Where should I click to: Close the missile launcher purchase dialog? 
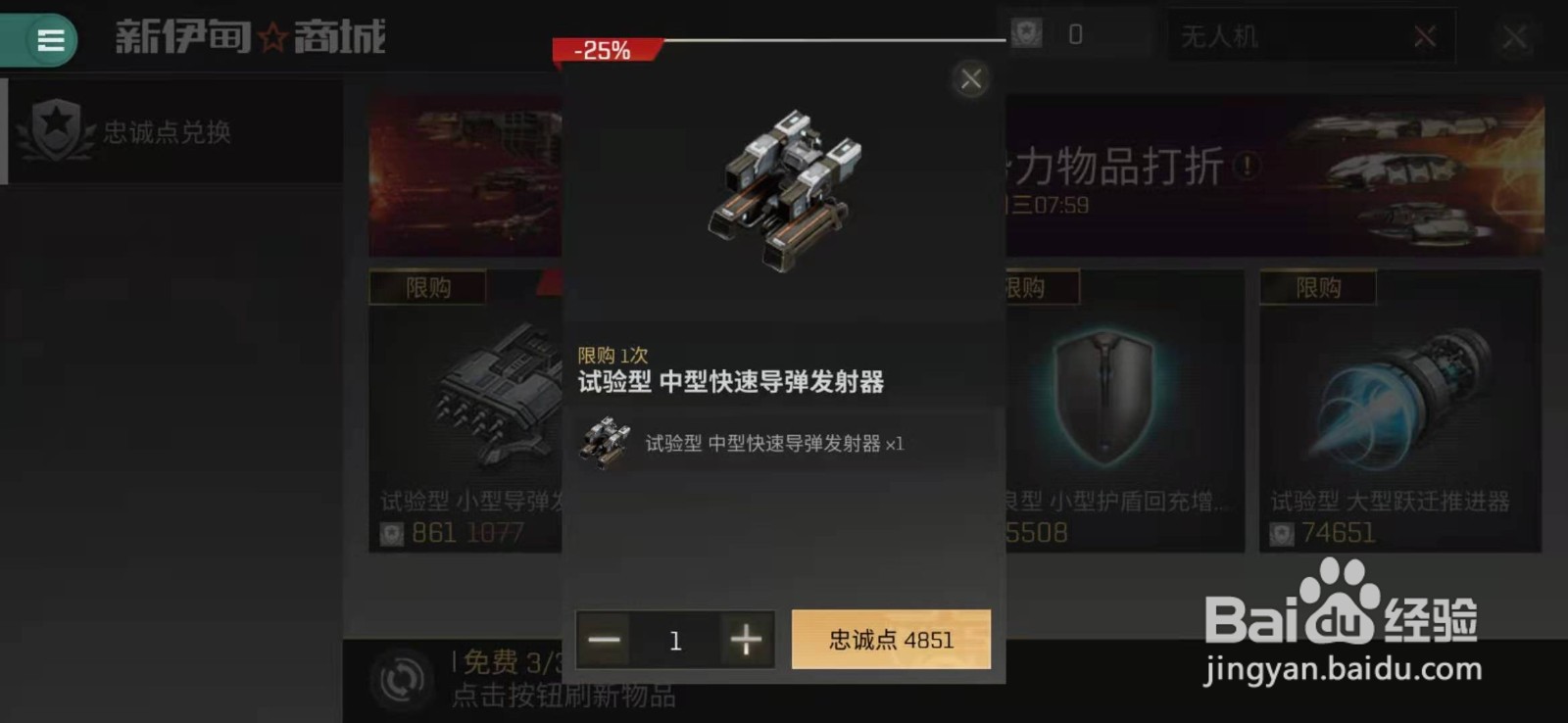click(x=970, y=79)
